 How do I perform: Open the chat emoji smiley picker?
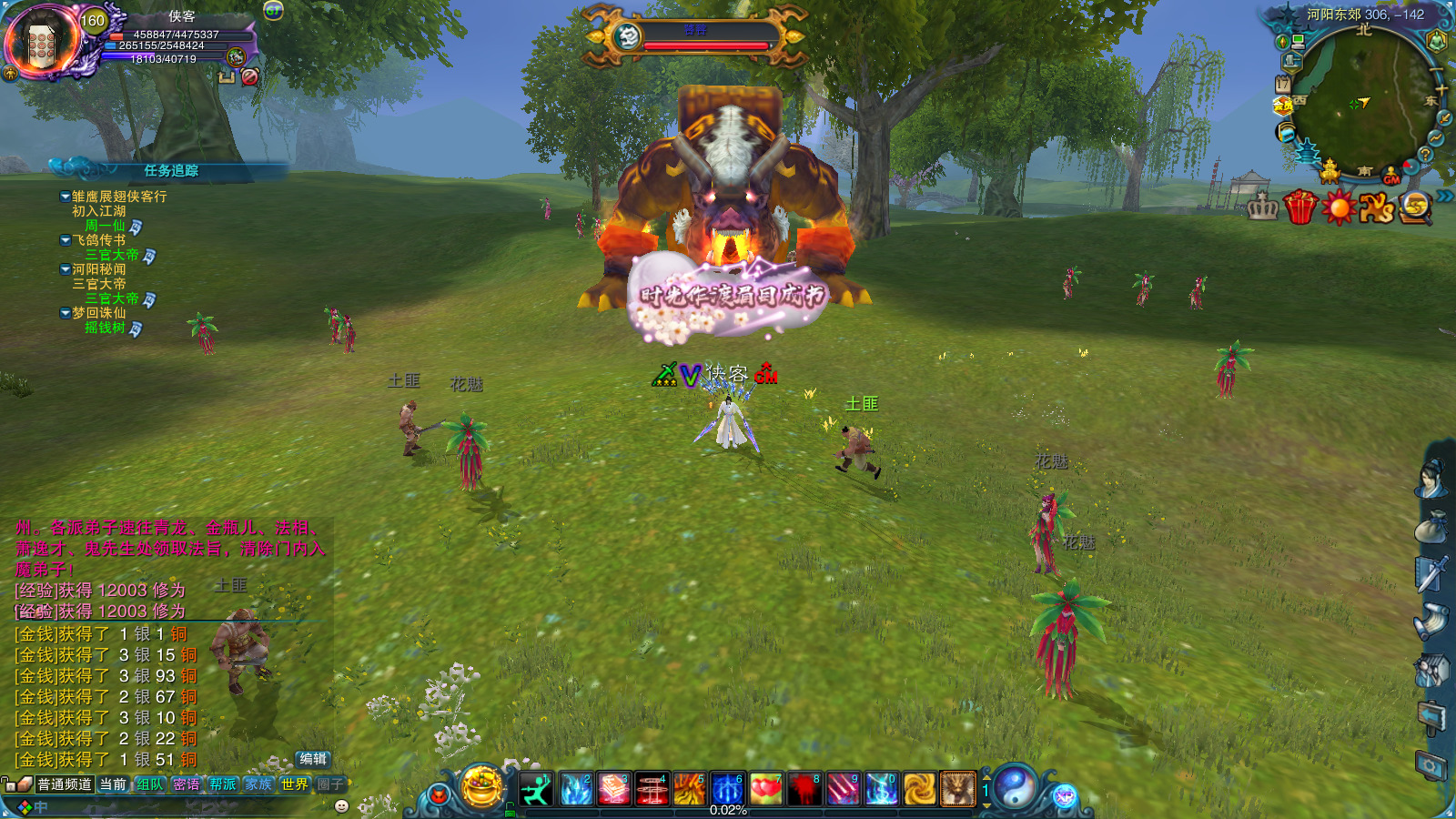pos(342,806)
